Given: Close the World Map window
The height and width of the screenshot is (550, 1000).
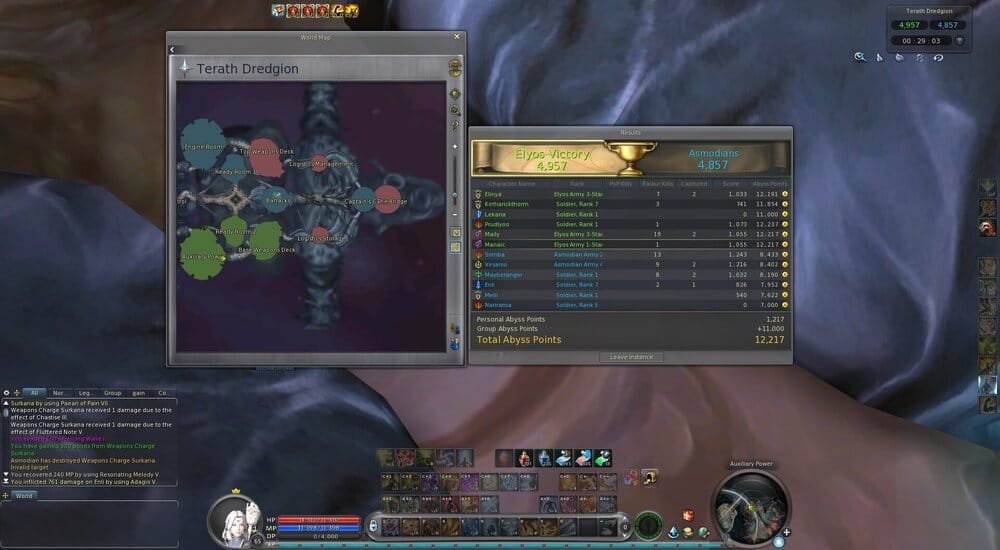Looking at the screenshot, I should (458, 37).
